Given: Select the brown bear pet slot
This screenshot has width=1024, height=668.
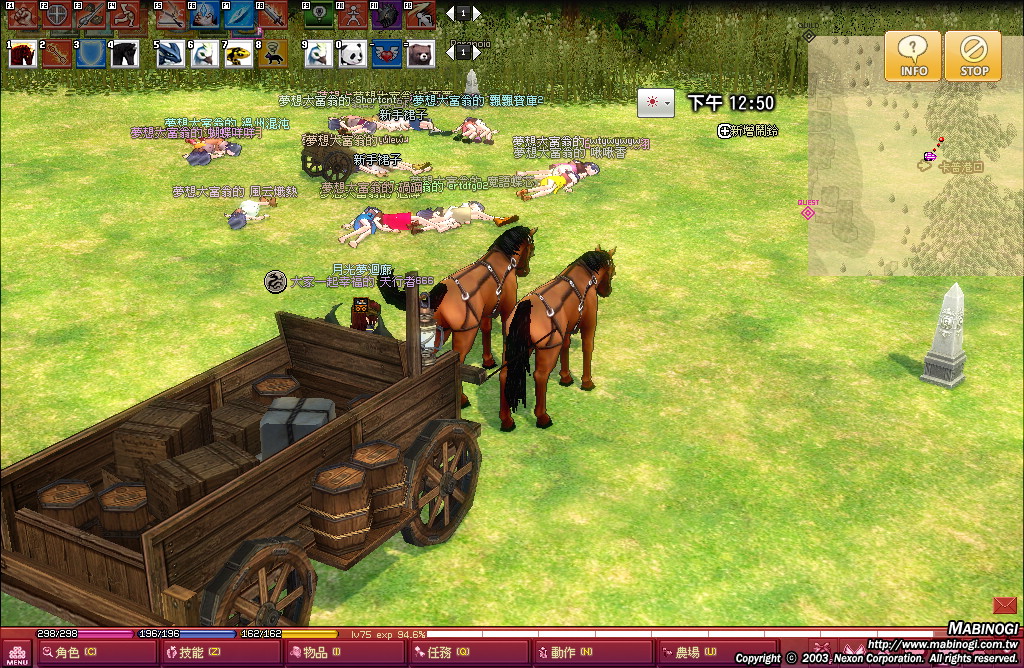Looking at the screenshot, I should 420,54.
